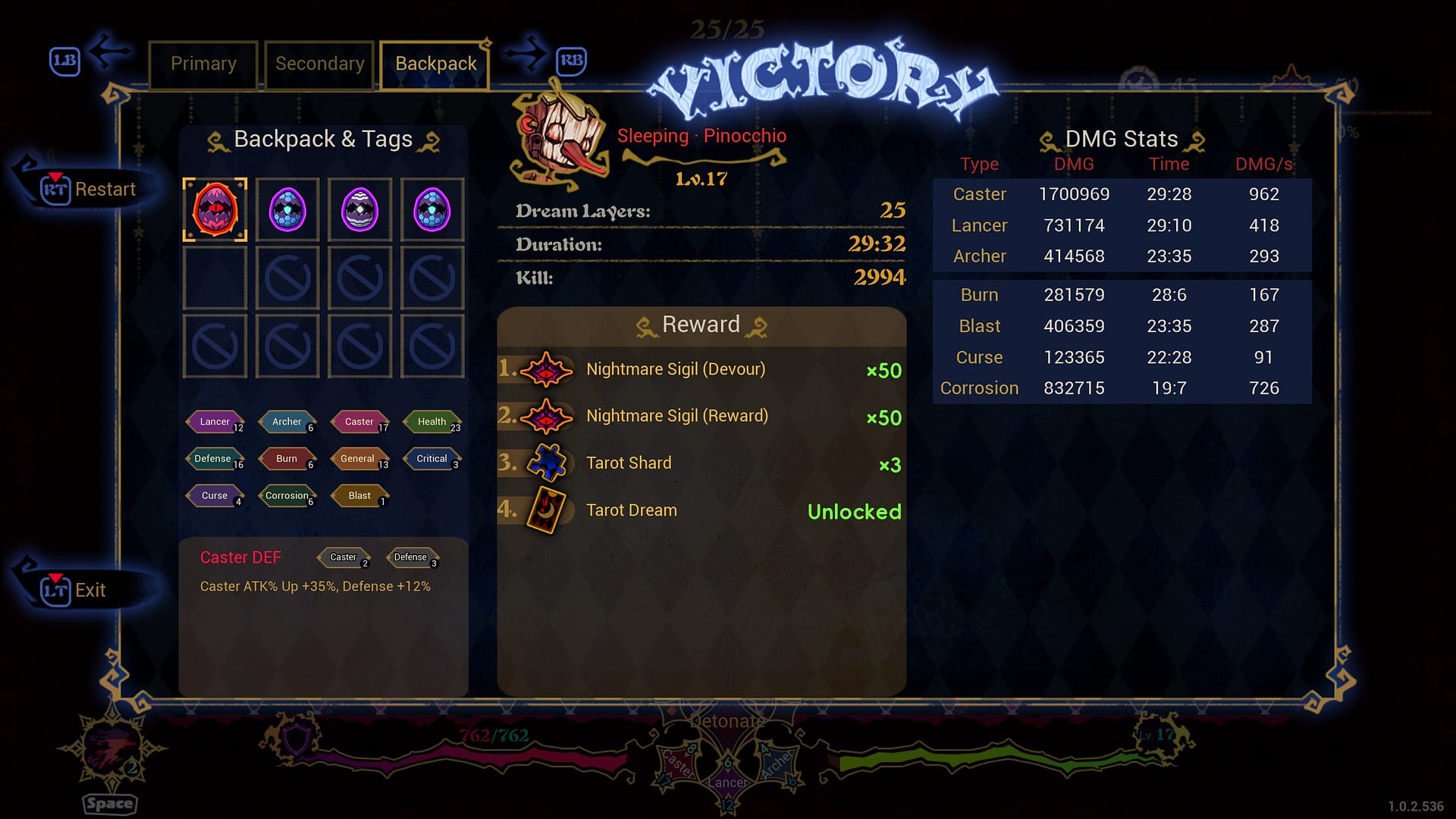Screen dimensions: 1456x819
Task: Select the Tarot Shard reward row
Action: [x=701, y=463]
